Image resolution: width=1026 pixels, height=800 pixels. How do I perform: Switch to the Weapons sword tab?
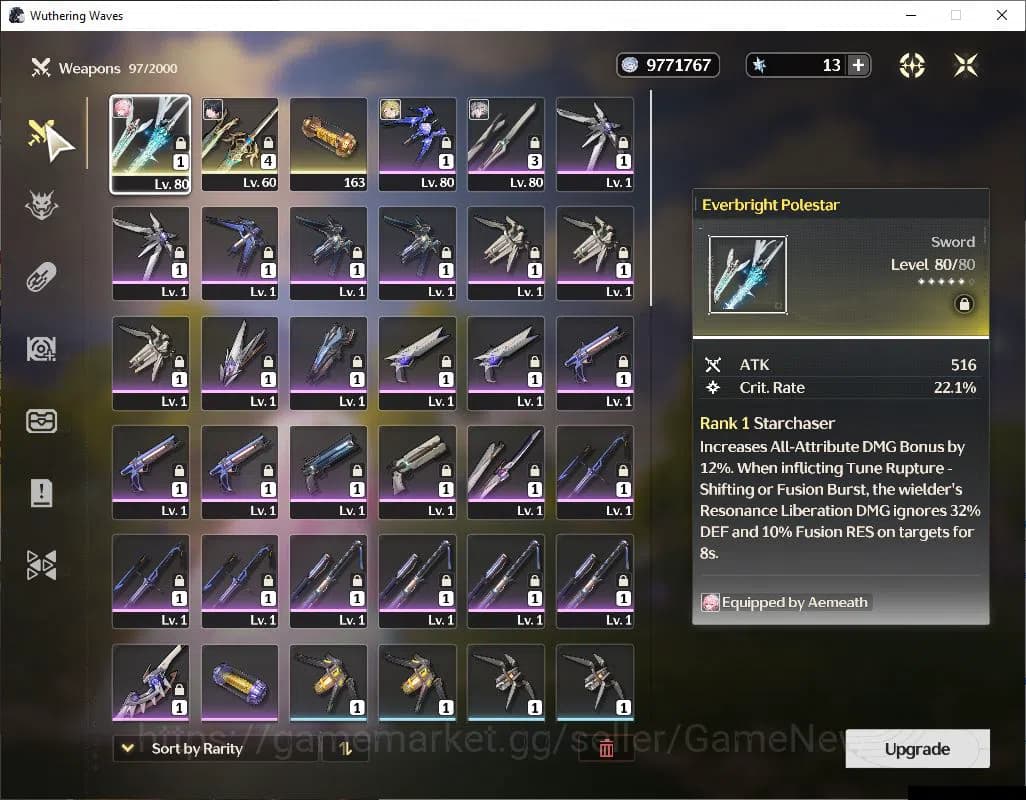(41, 136)
